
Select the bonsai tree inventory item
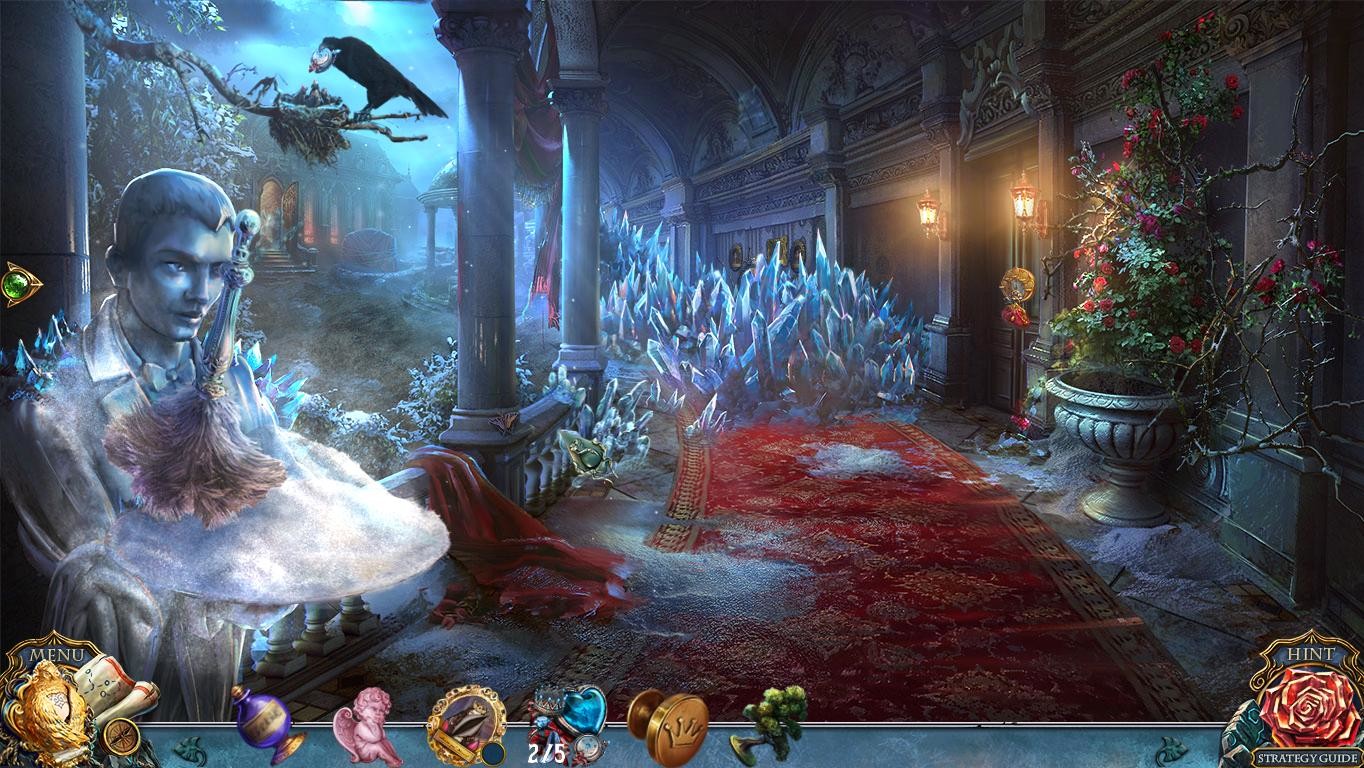pos(773,725)
